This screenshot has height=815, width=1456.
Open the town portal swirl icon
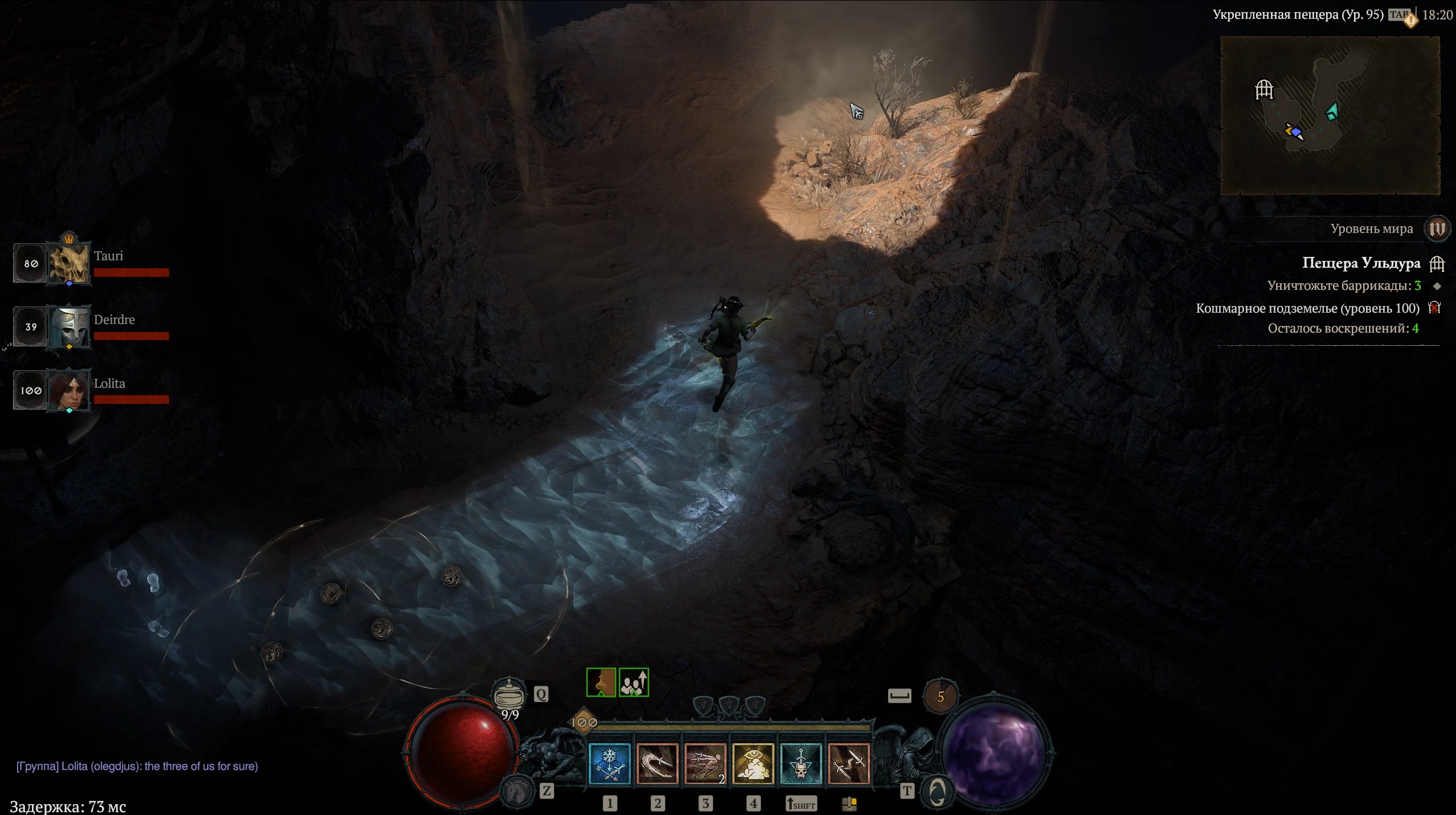pyautogui.click(x=937, y=791)
